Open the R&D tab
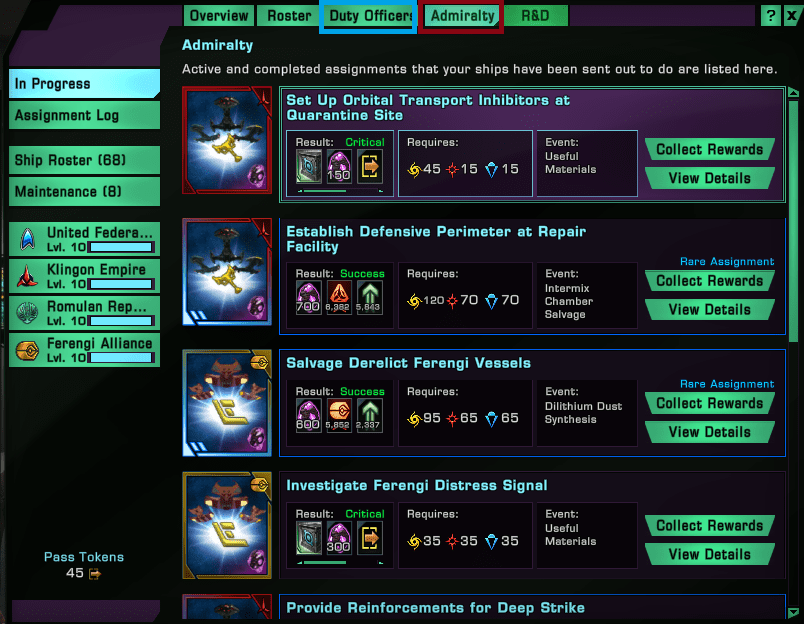The width and height of the screenshot is (804, 624). pyautogui.click(x=535, y=16)
